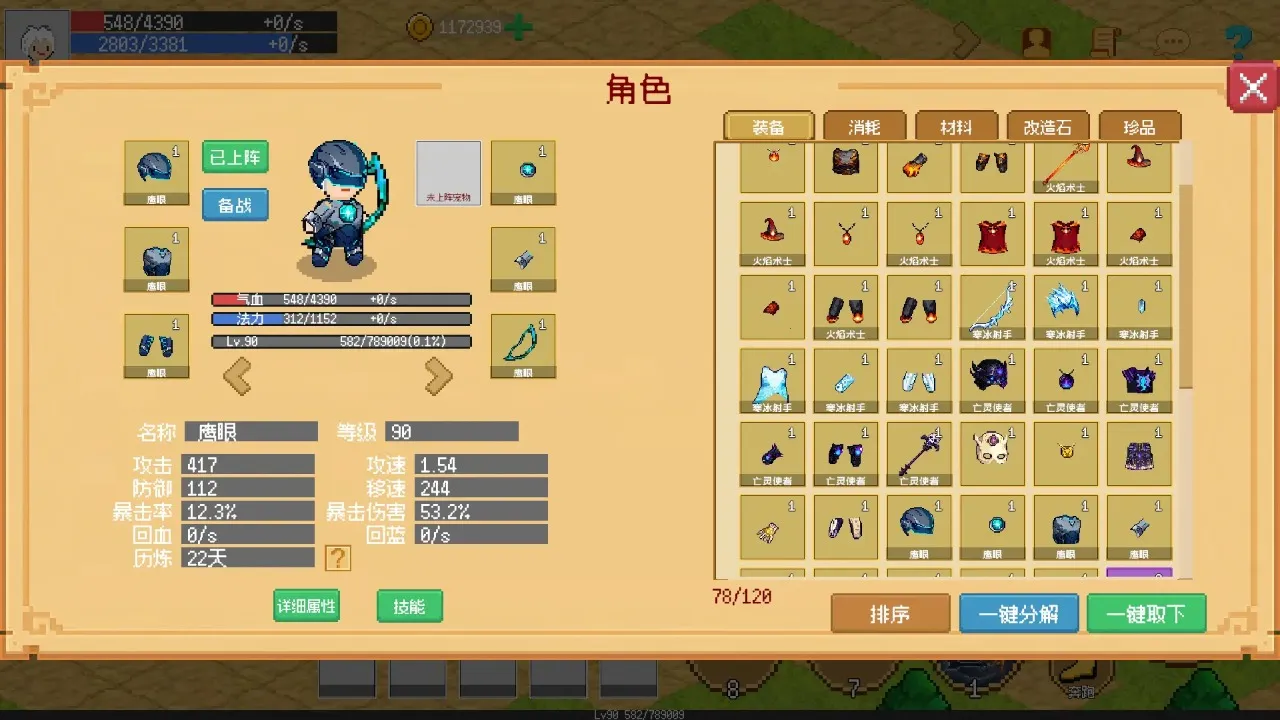This screenshot has height=720, width=1280.
Task: Open the stats hint question mark box
Action: 337,558
